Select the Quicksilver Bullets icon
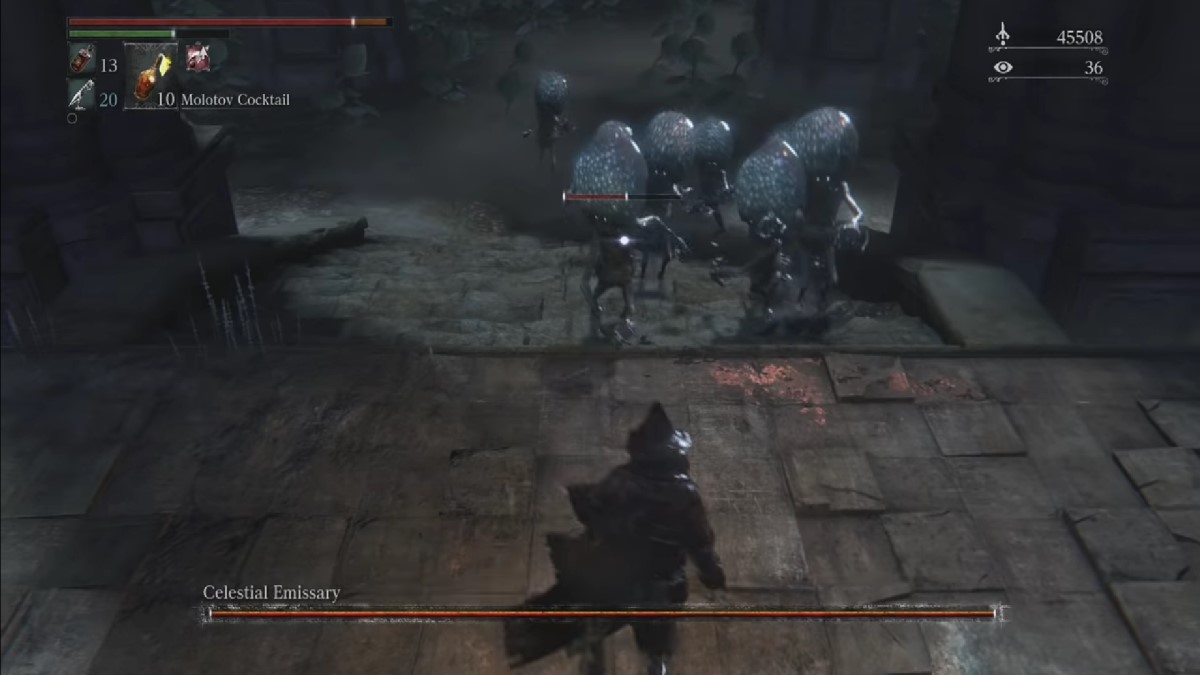The height and width of the screenshot is (675, 1200). pyautogui.click(x=81, y=96)
